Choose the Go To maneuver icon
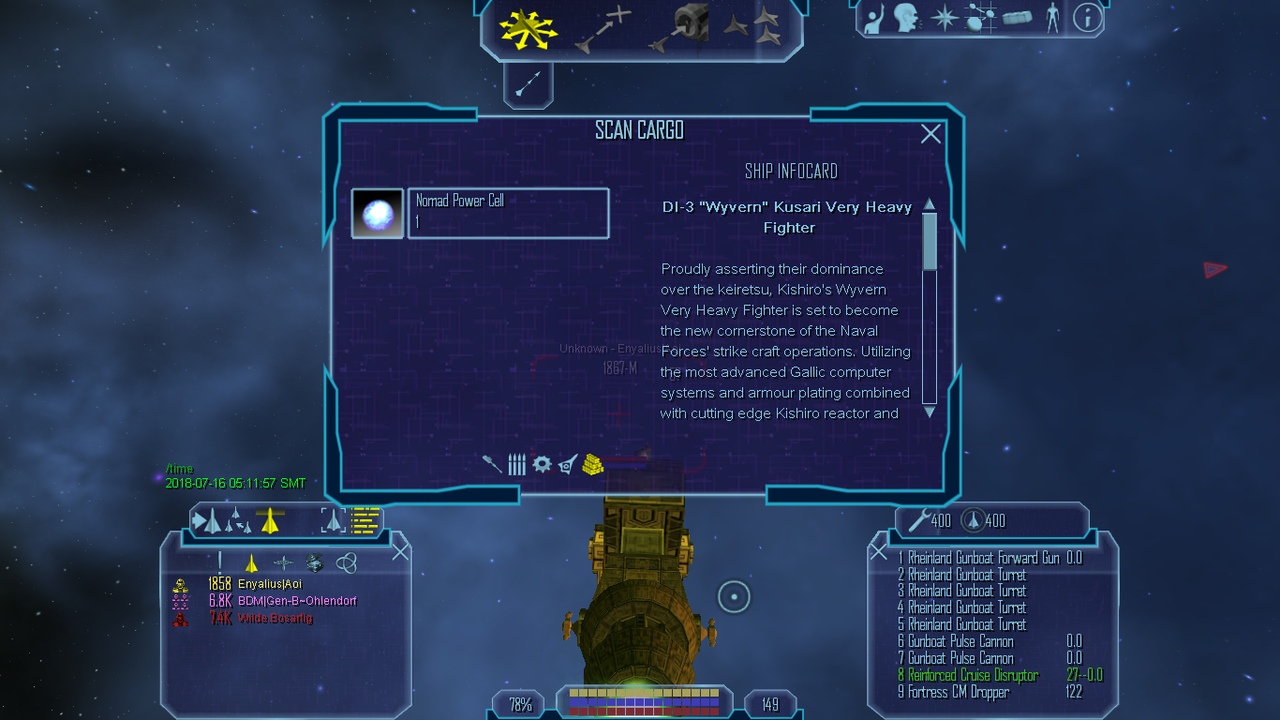The image size is (1280, 720). click(x=604, y=28)
